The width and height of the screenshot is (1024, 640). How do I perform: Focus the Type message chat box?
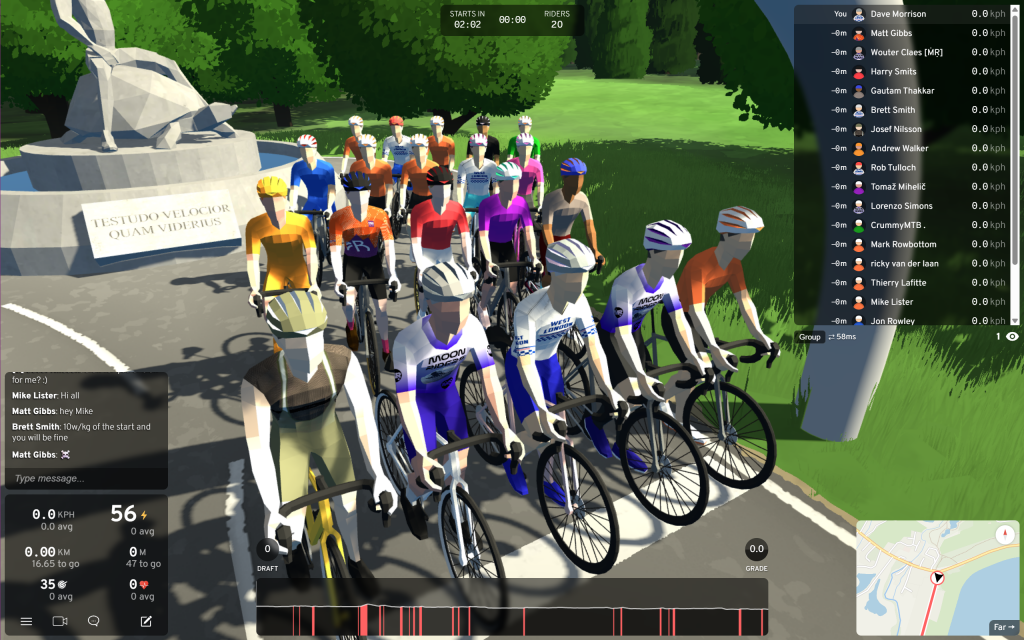point(85,478)
